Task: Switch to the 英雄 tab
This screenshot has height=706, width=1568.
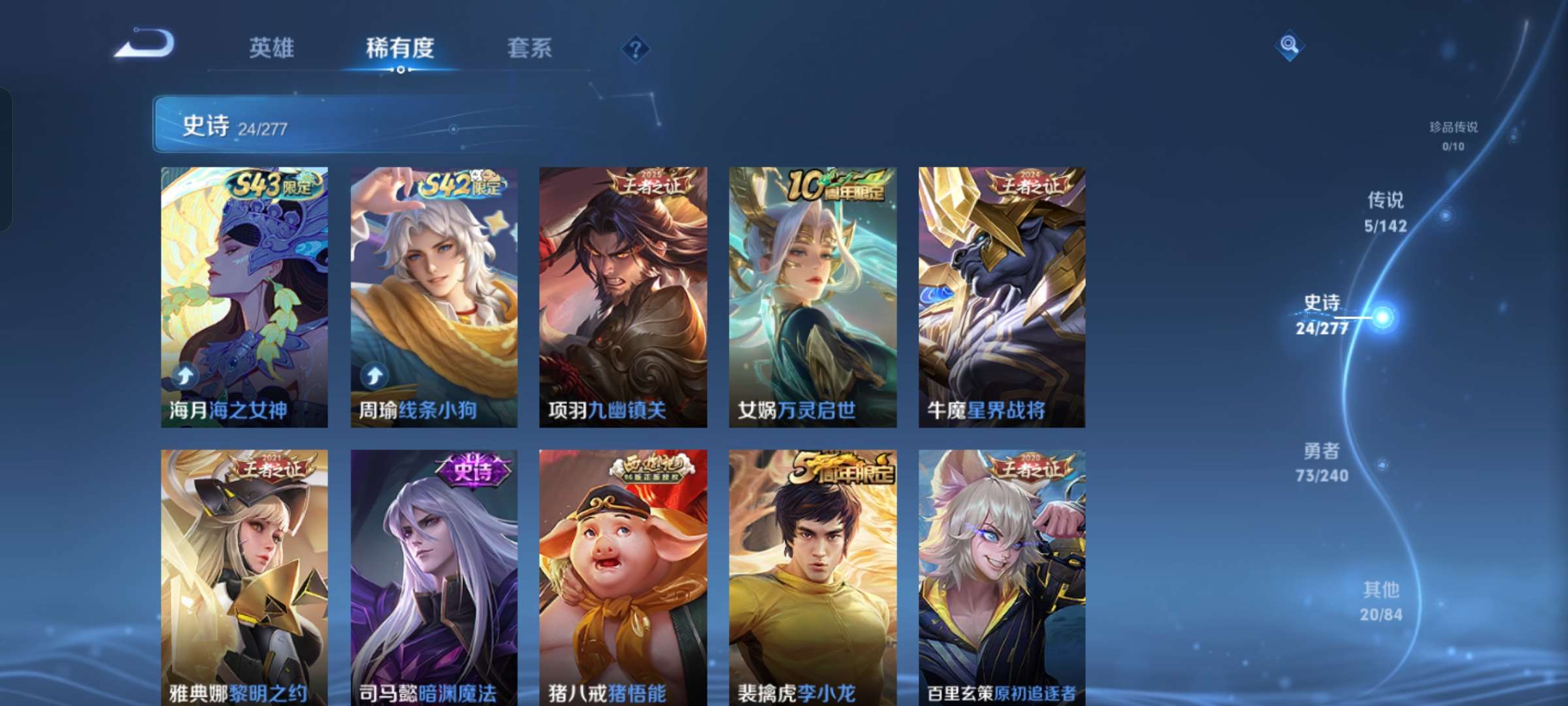Action: [x=272, y=48]
